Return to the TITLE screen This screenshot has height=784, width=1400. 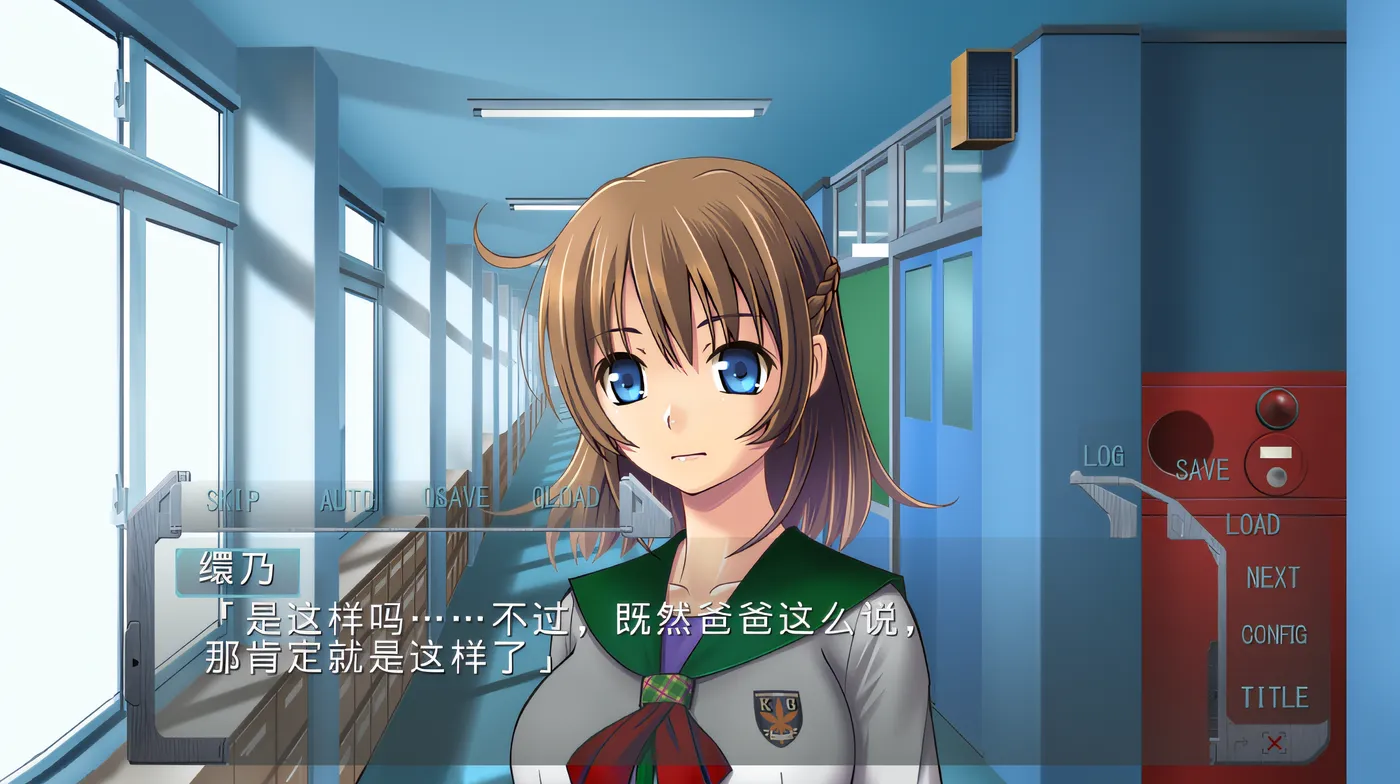1274,693
